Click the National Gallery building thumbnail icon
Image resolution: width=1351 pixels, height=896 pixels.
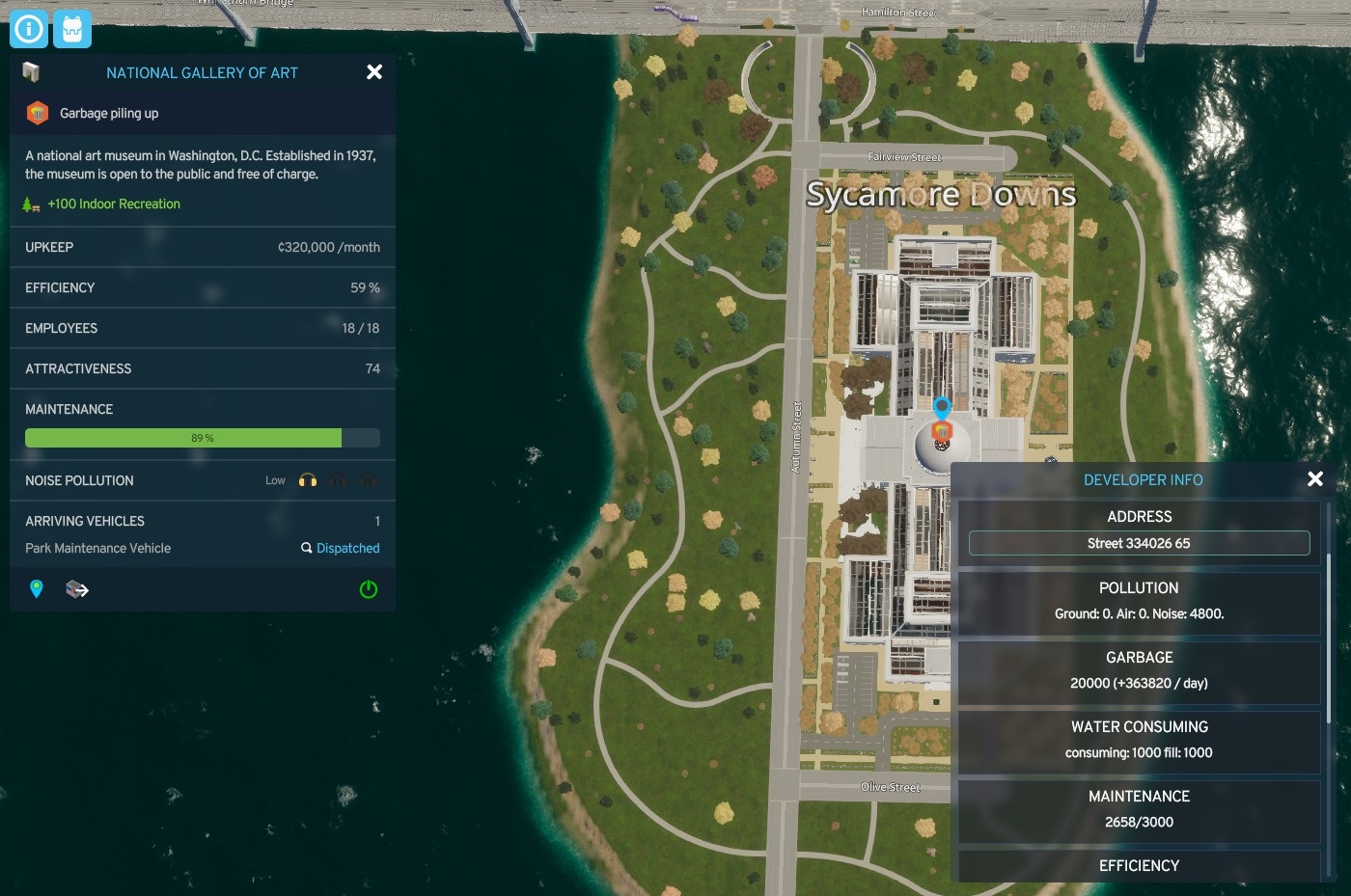pyautogui.click(x=30, y=71)
